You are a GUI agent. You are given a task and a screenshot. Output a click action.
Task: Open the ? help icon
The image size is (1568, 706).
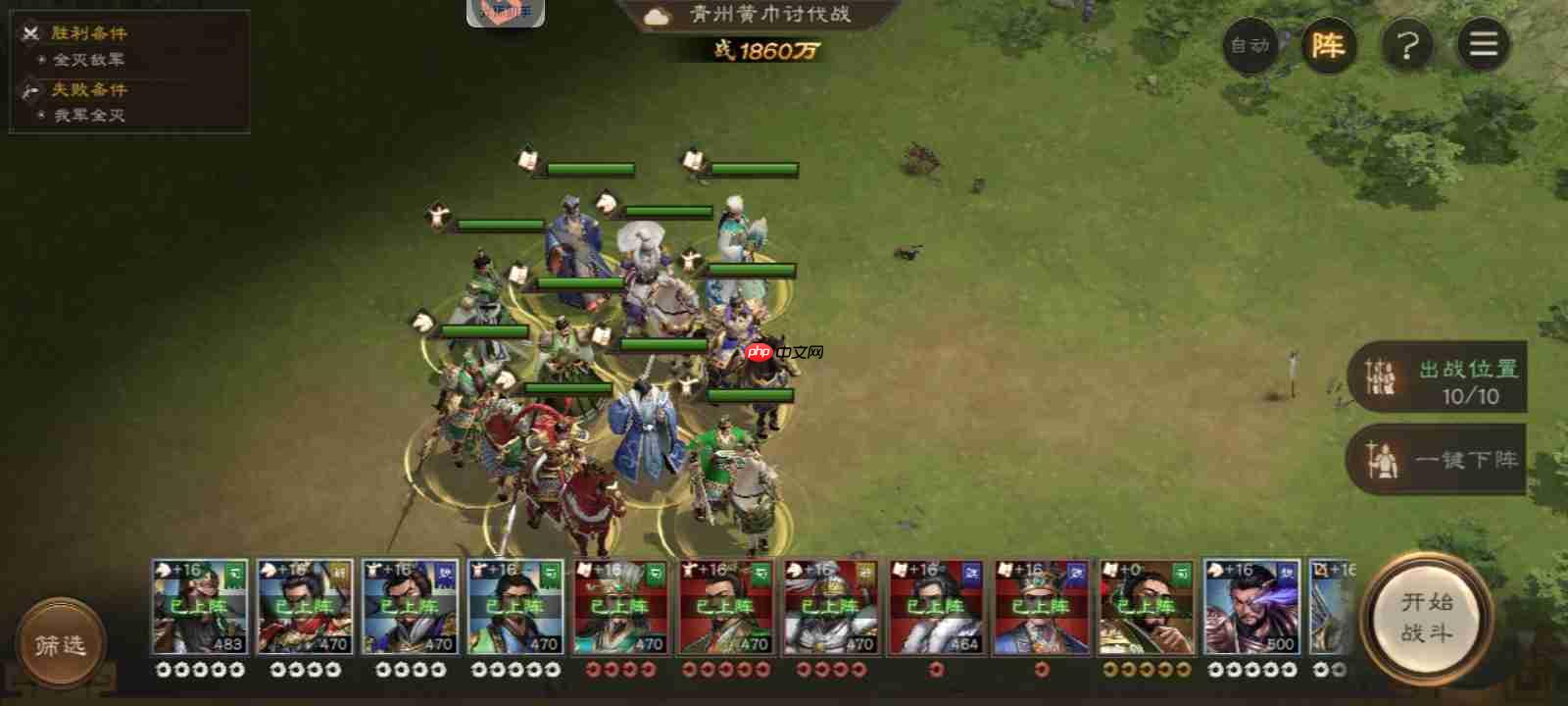[x=1407, y=45]
